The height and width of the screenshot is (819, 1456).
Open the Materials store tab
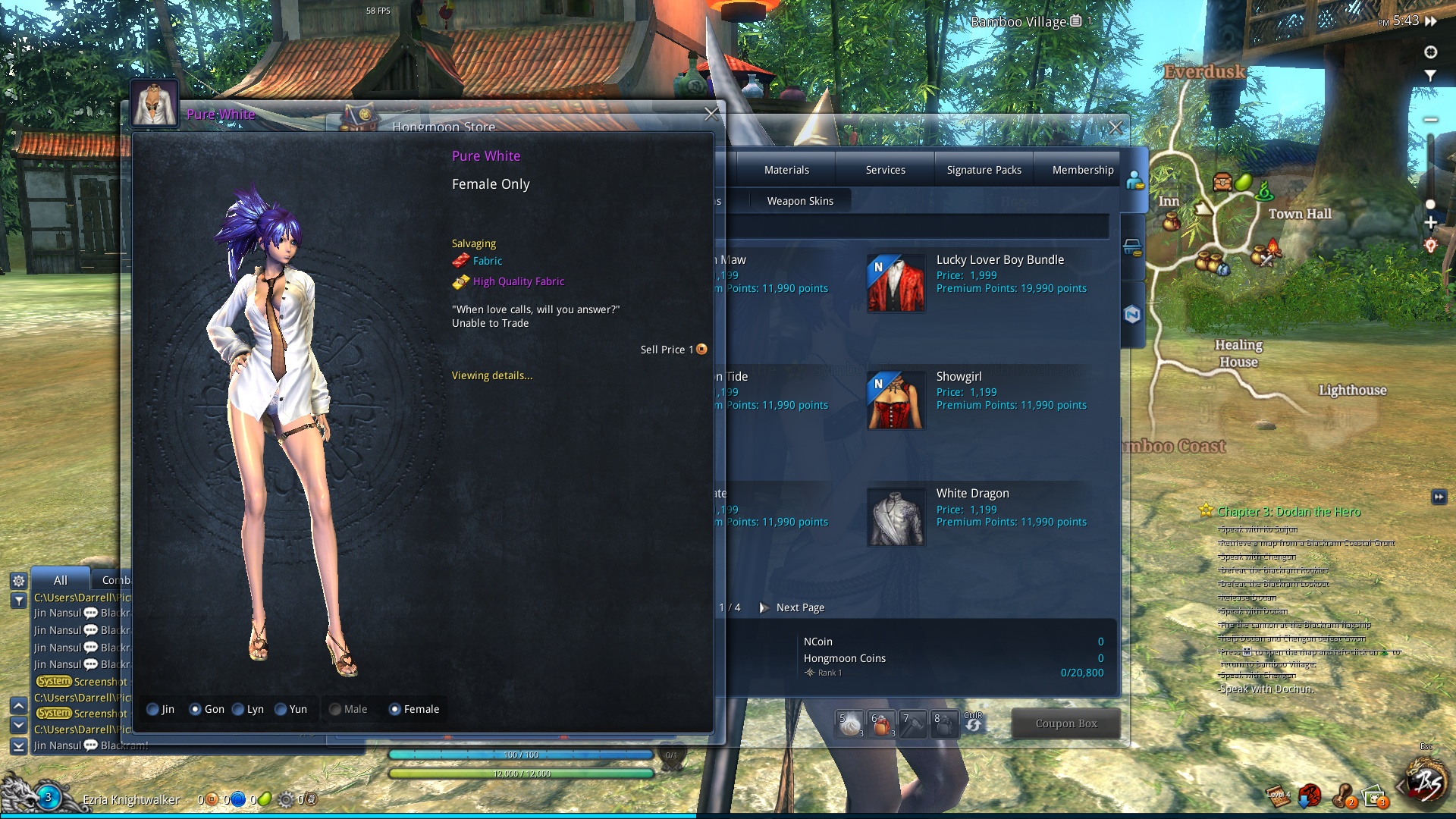pyautogui.click(x=786, y=170)
